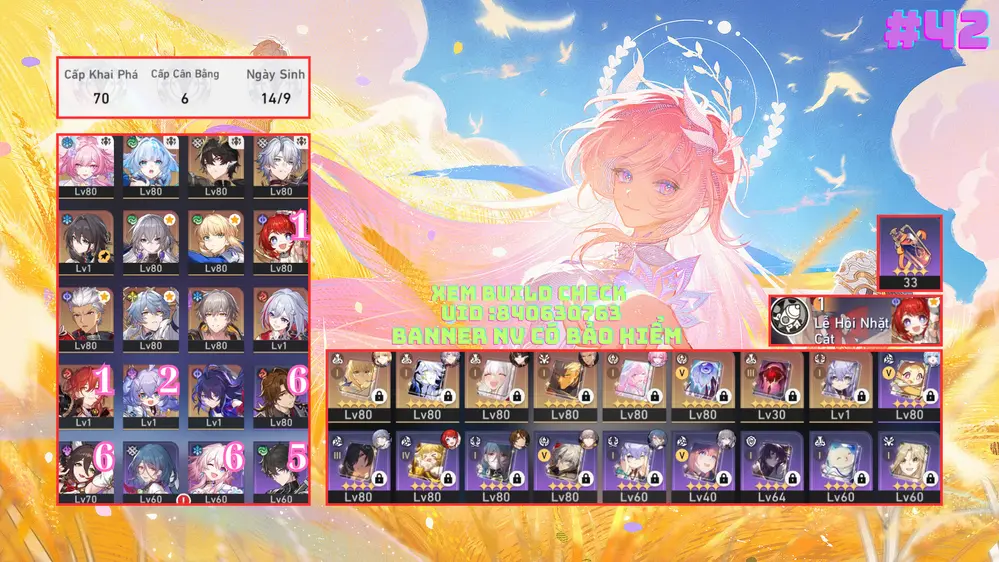Open the Lễ Hội Nhật Cát card
The height and width of the screenshot is (562, 999).
[855, 321]
